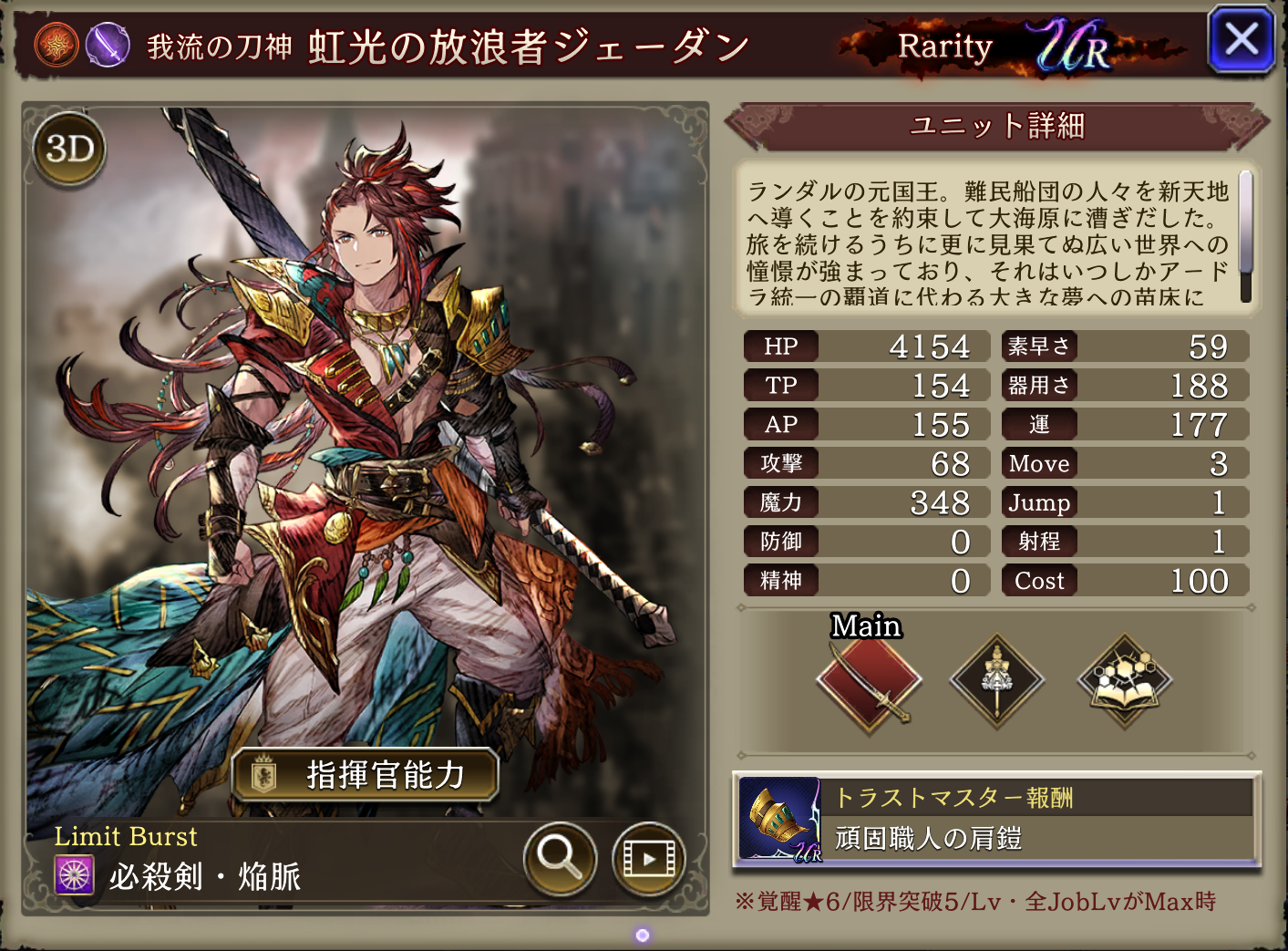View 頑固職人の肩鎧 Trust Master reward
This screenshot has width=1288, height=951.
[x=996, y=820]
